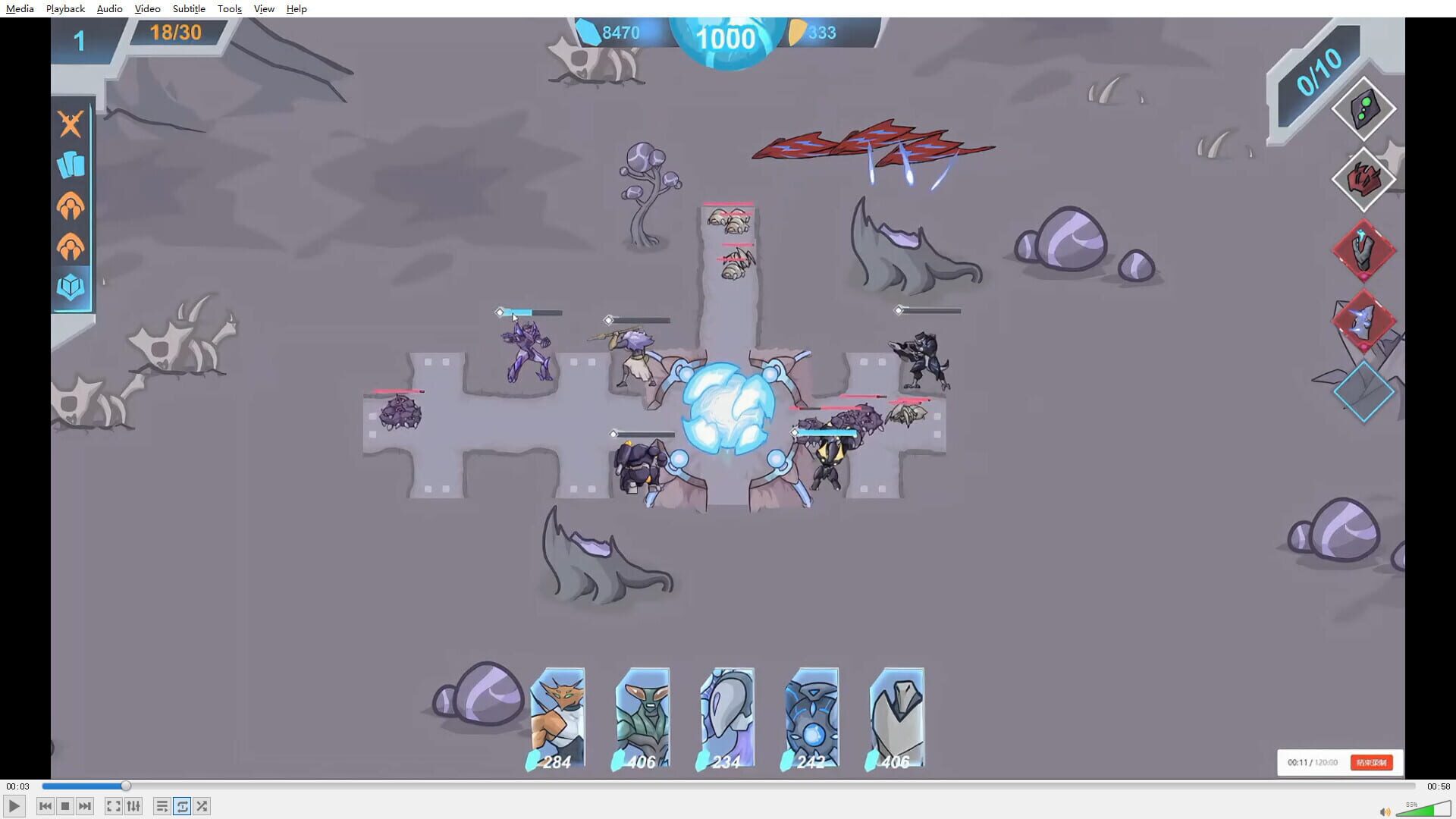Select the crossed swords combat icon
Image resolution: width=1456 pixels, height=819 pixels.
pos(71,124)
